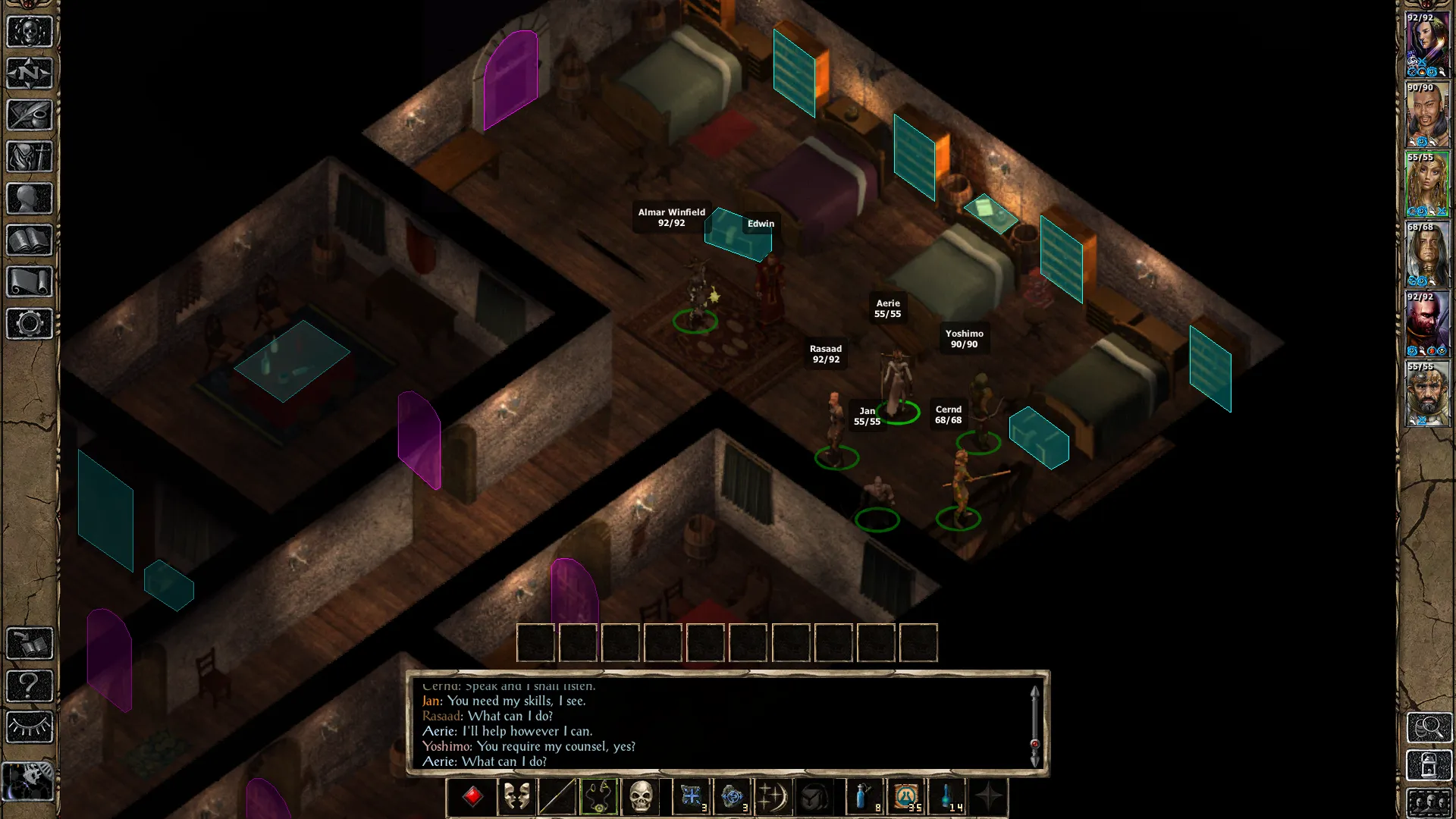Open the inventory armor-and-sword button
This screenshot has width=1456, height=819.
29,157
